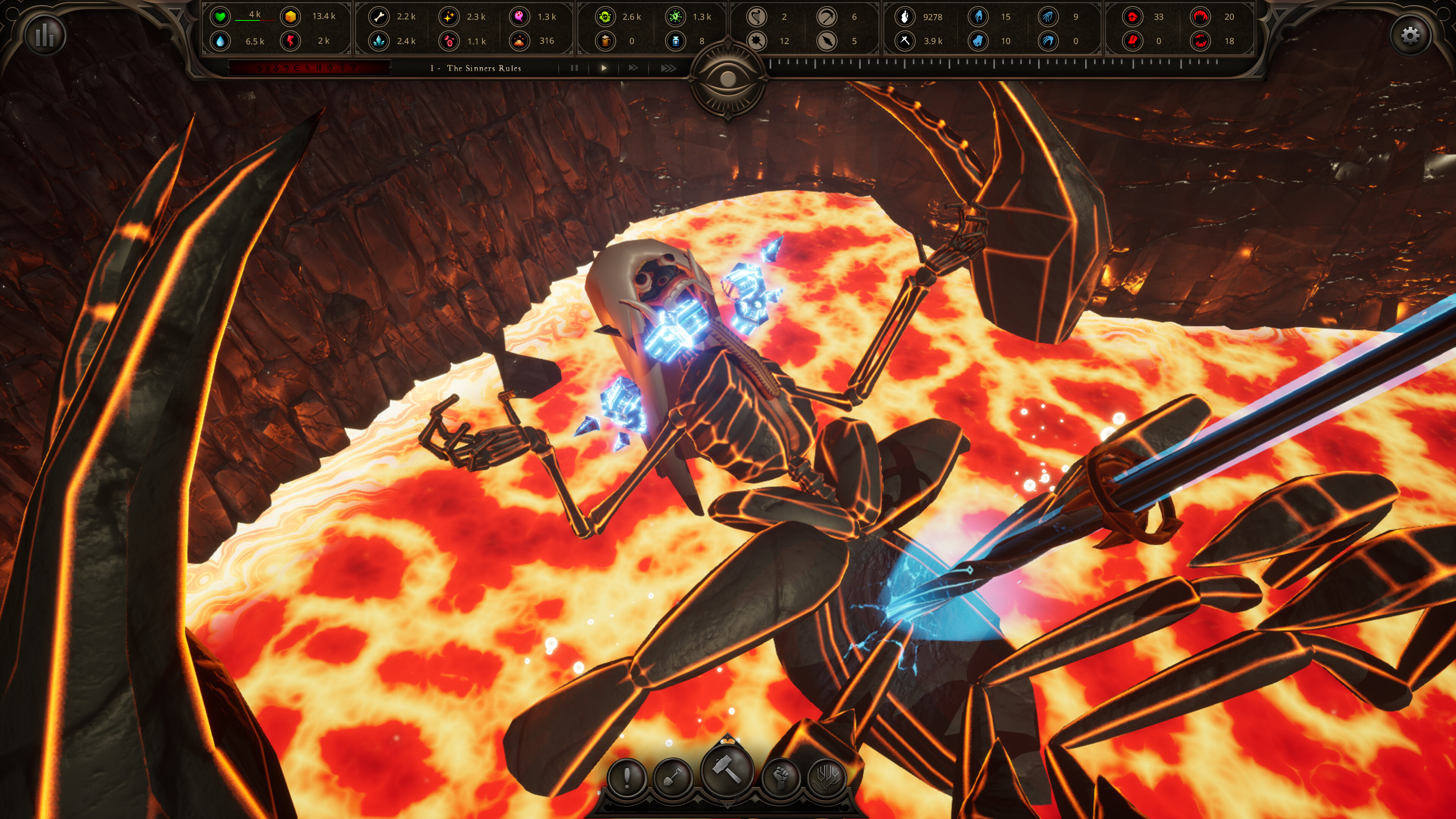Select the shovel terraforming tool
1456x819 pixels.
click(x=675, y=777)
